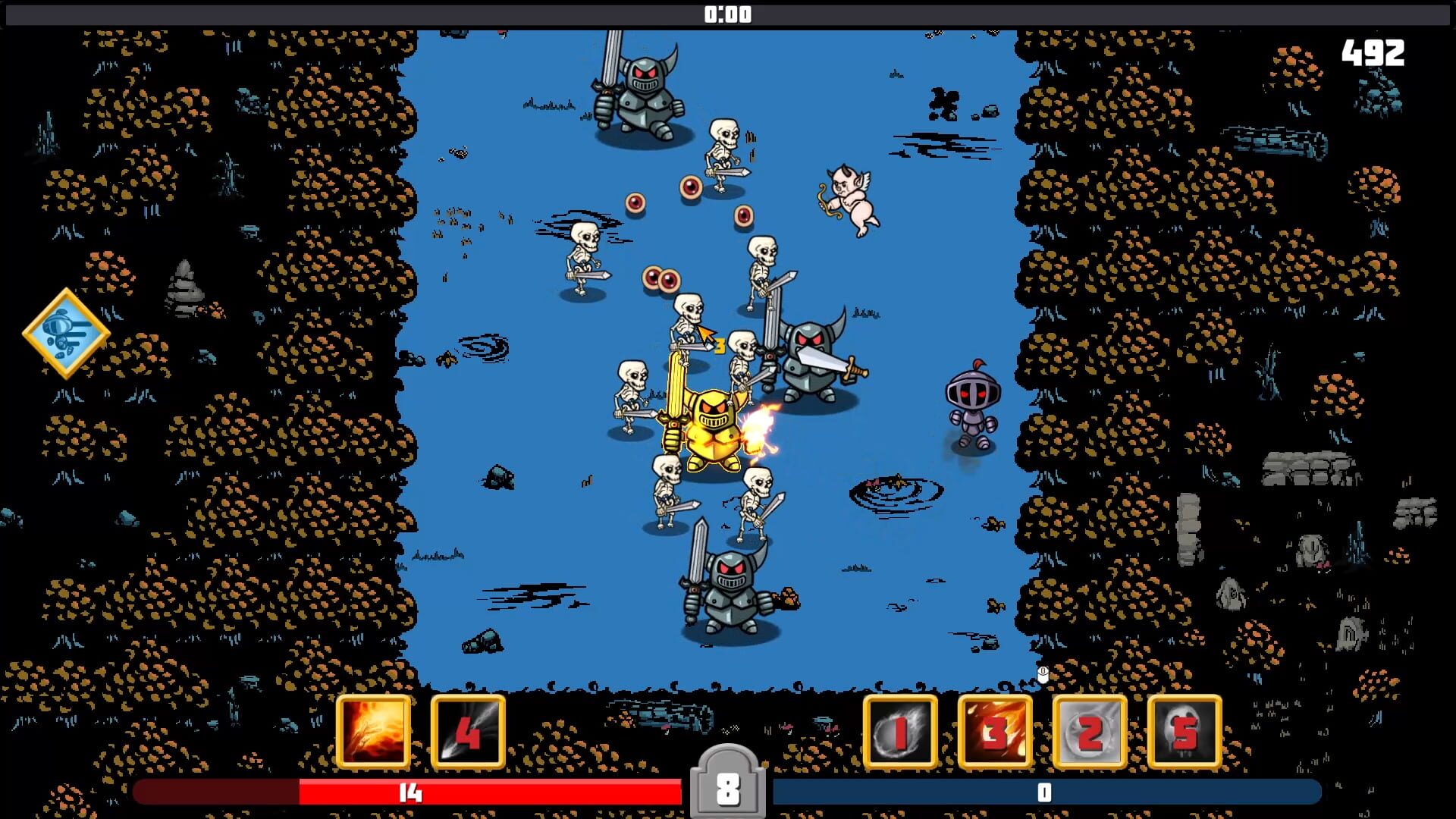The width and height of the screenshot is (1456, 819).
Task: Trigger the fire burst spell marked 3
Action: coord(995,732)
